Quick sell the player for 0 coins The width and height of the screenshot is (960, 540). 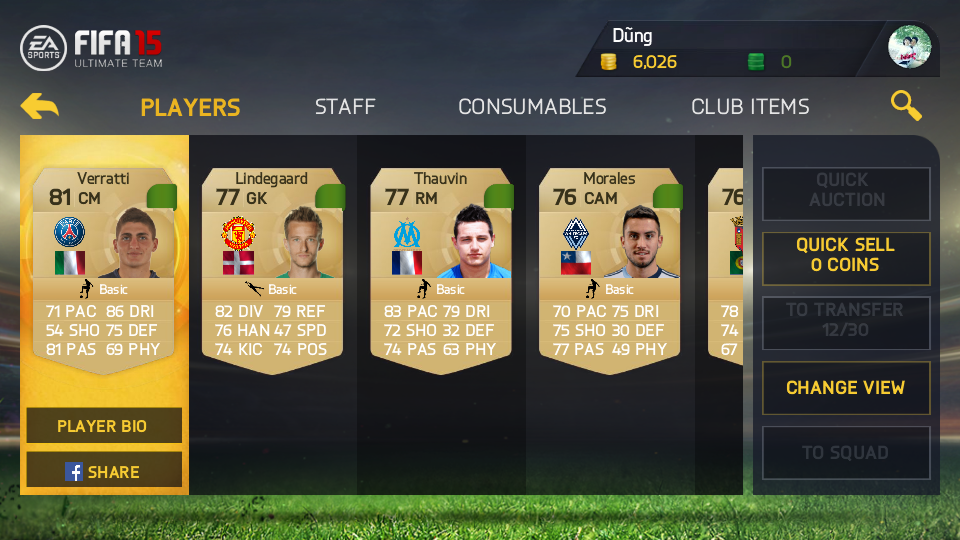[845, 255]
